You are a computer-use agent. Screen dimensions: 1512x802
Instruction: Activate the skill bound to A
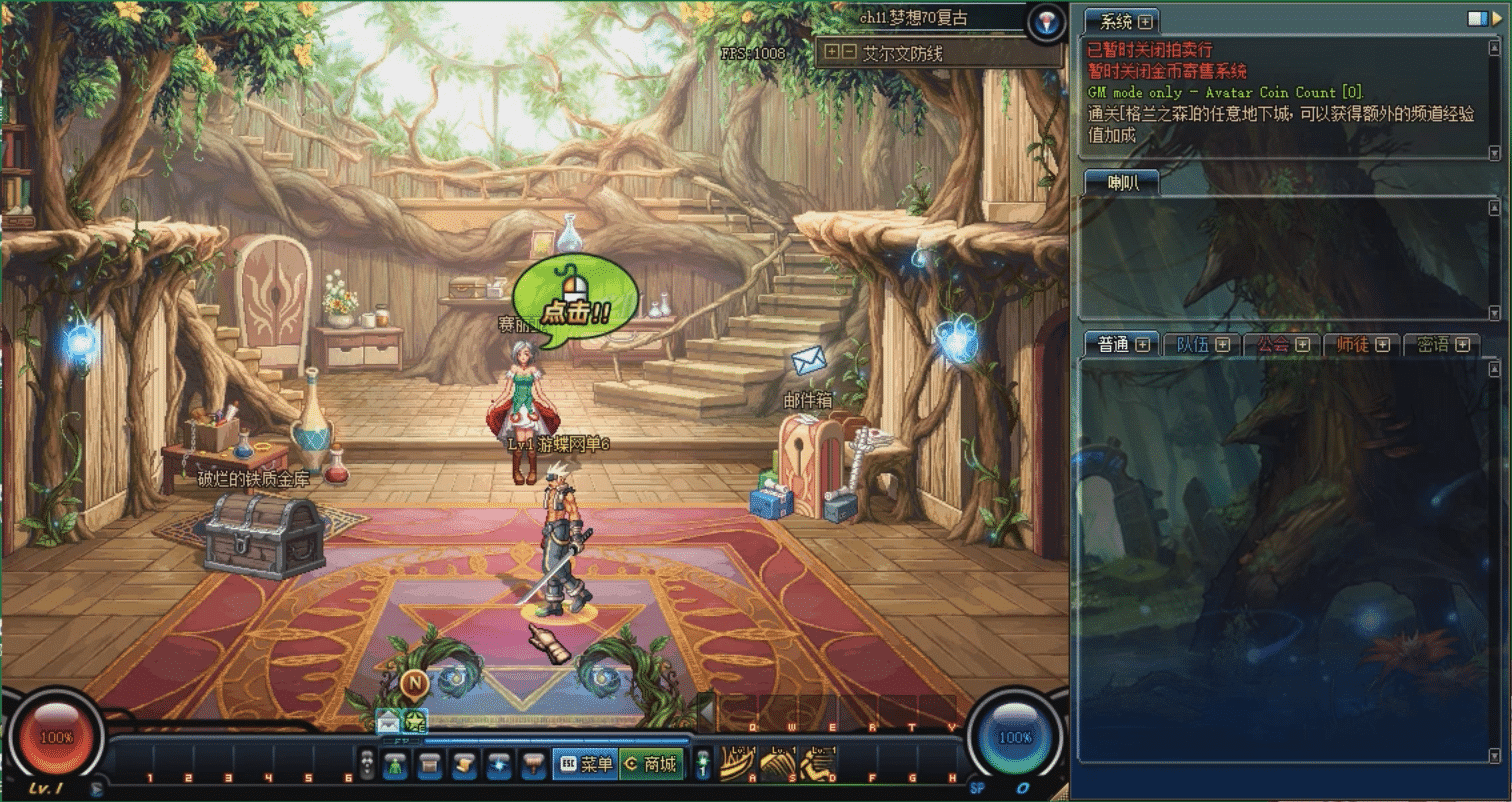point(737,764)
